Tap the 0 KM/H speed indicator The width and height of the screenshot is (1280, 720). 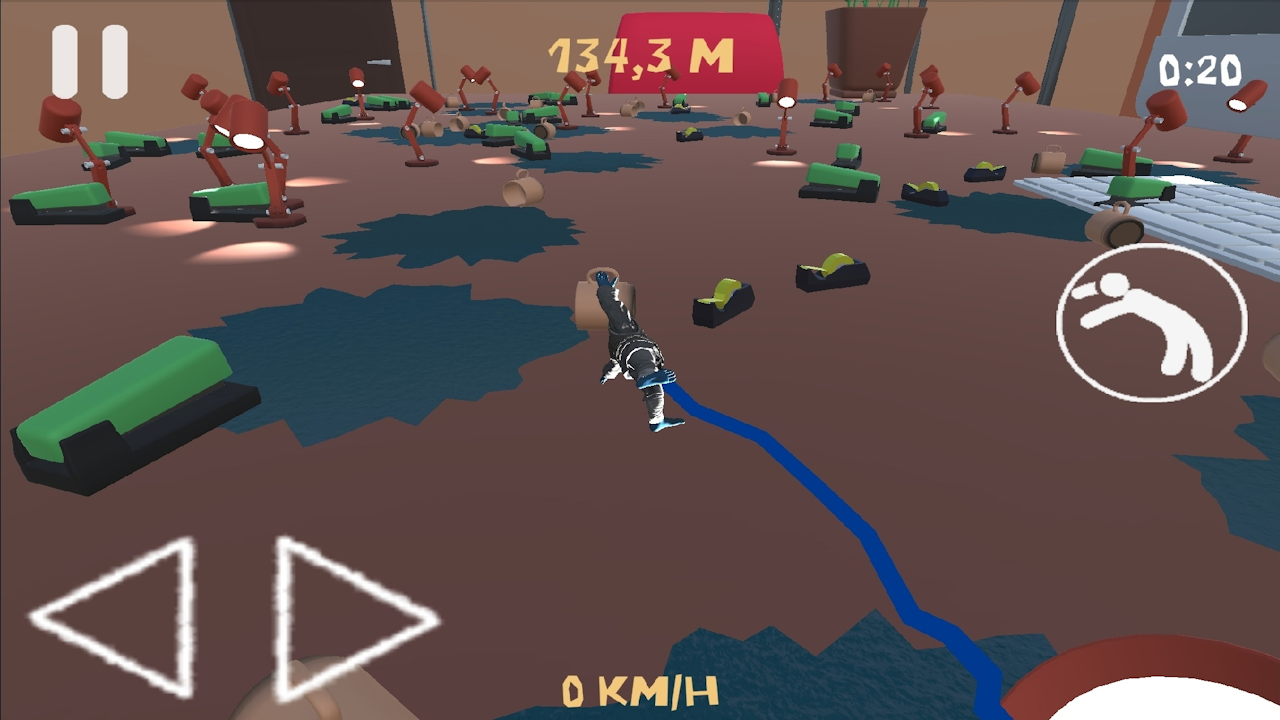640,690
